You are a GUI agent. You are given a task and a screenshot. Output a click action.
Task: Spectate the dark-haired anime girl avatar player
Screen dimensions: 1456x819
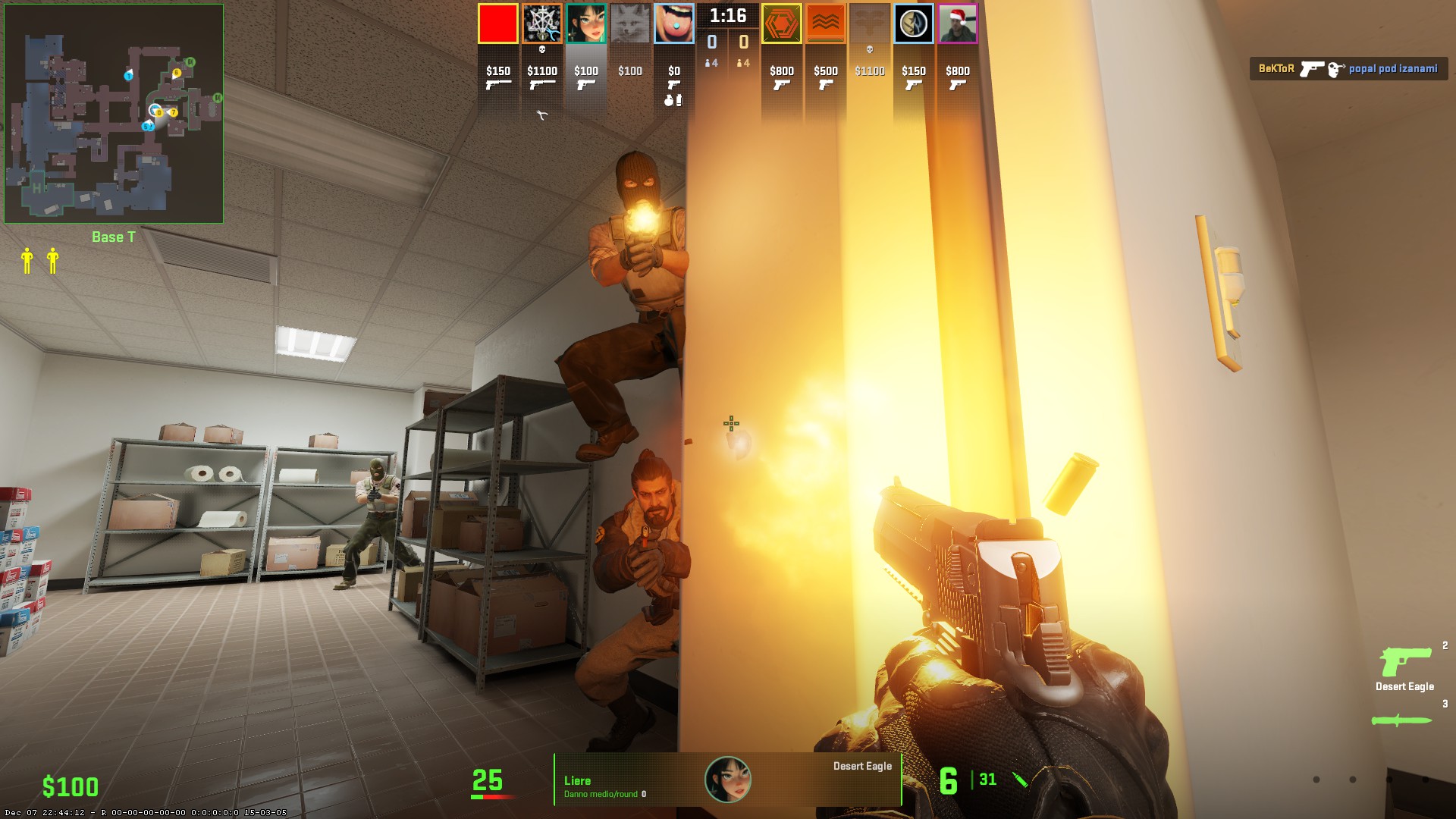click(x=585, y=24)
